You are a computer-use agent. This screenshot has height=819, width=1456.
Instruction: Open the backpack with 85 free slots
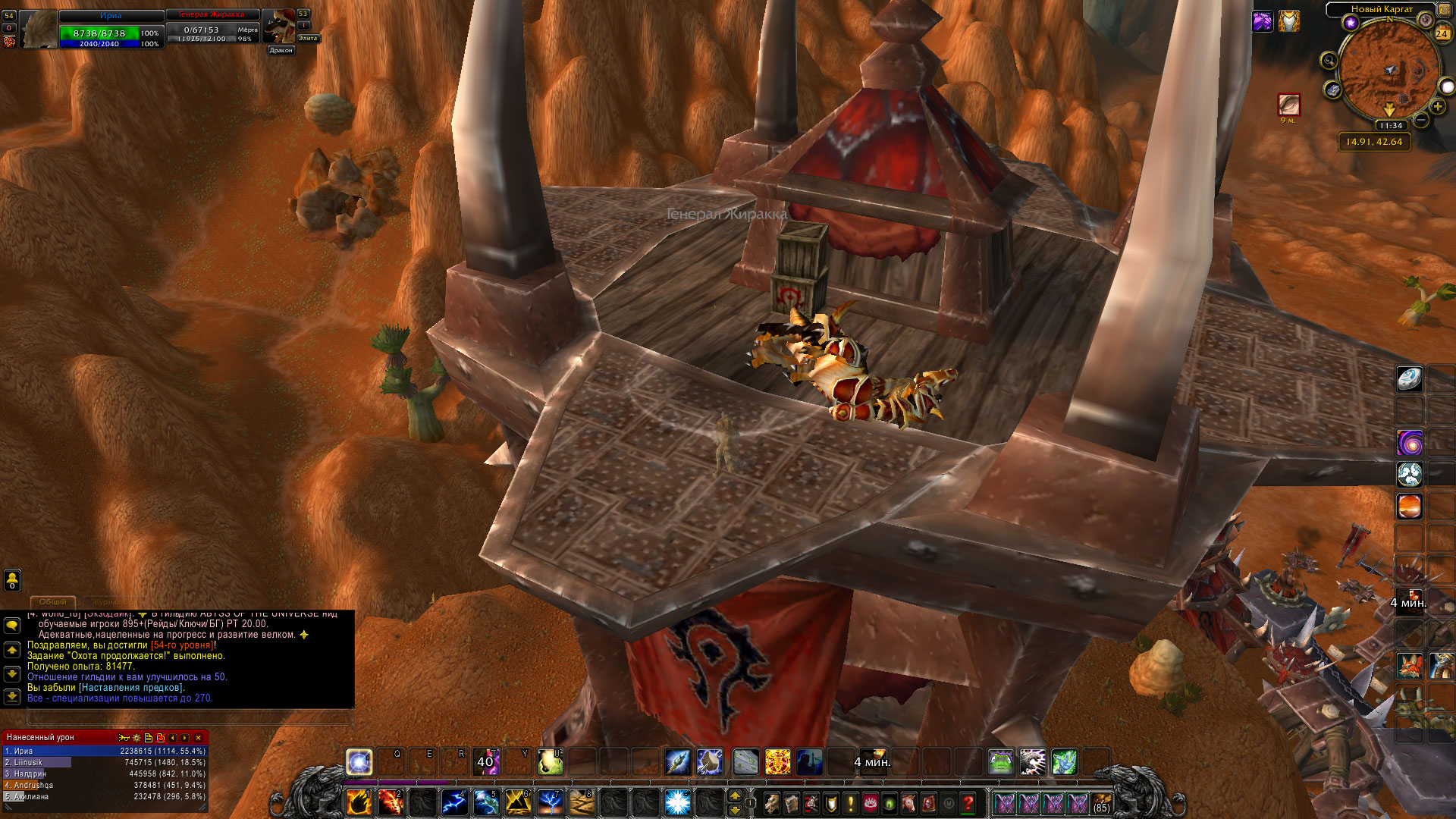click(1101, 802)
